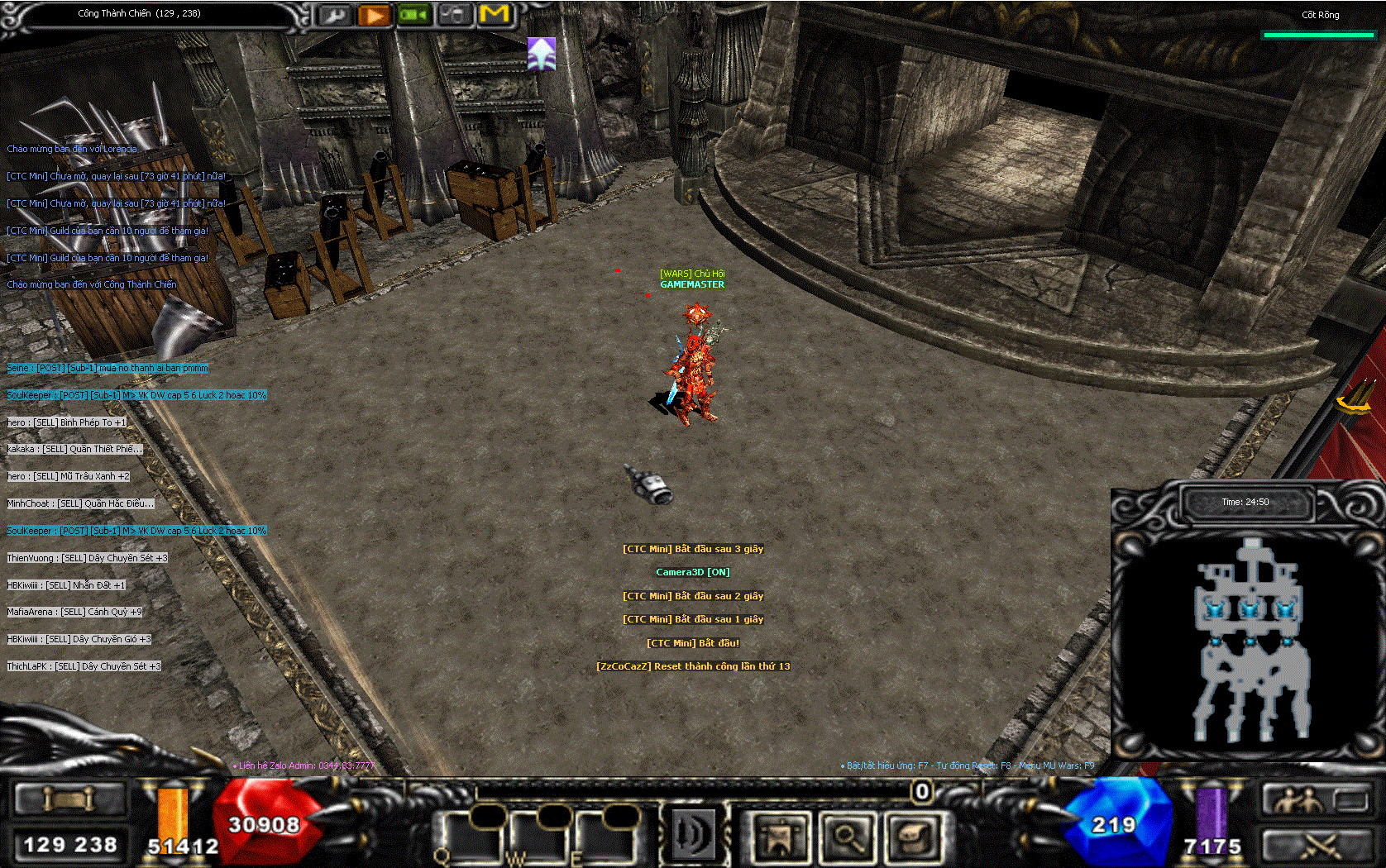Open the party icon showing two characters
1386x868 pixels.
[x=1301, y=800]
